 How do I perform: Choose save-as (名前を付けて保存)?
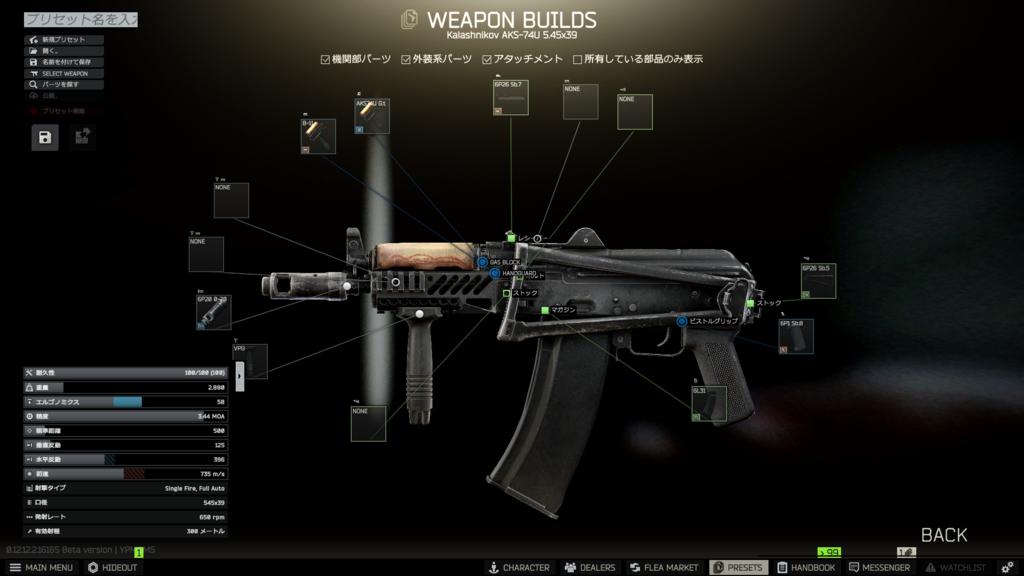pyautogui.click(x=64, y=62)
